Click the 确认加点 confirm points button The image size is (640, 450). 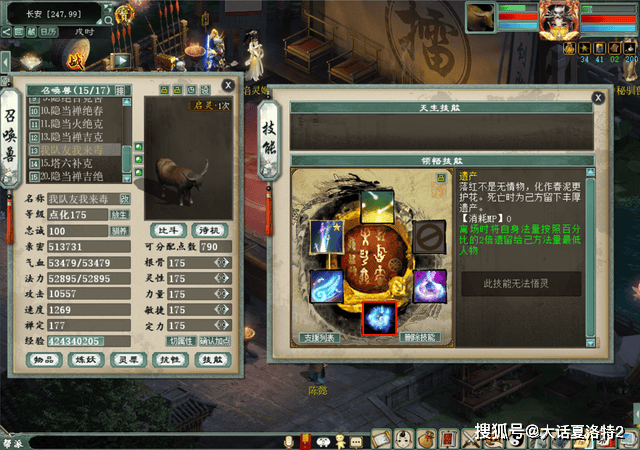pyautogui.click(x=215, y=340)
